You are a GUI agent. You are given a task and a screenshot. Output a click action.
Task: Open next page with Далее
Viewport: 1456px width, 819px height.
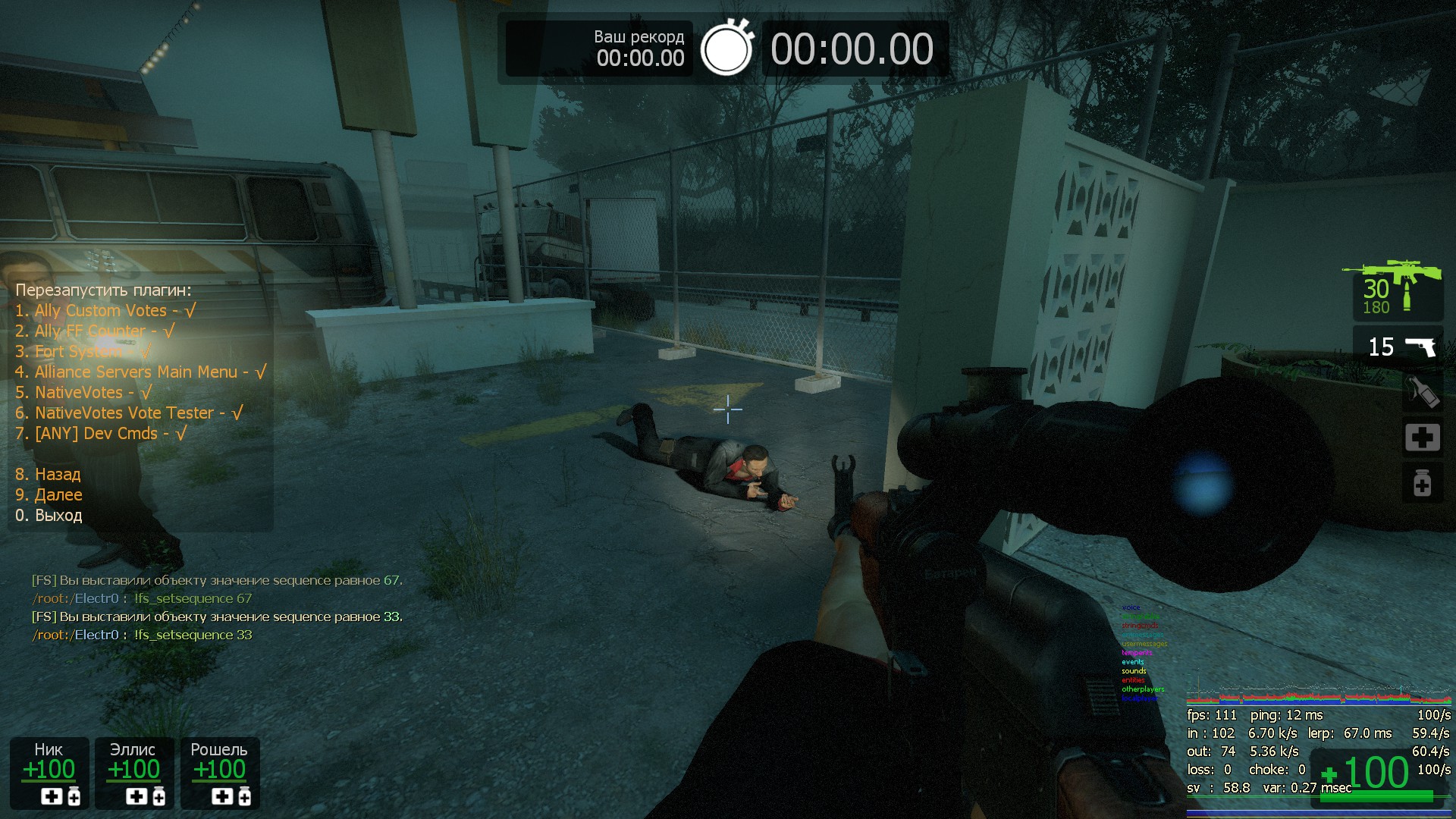[49, 495]
